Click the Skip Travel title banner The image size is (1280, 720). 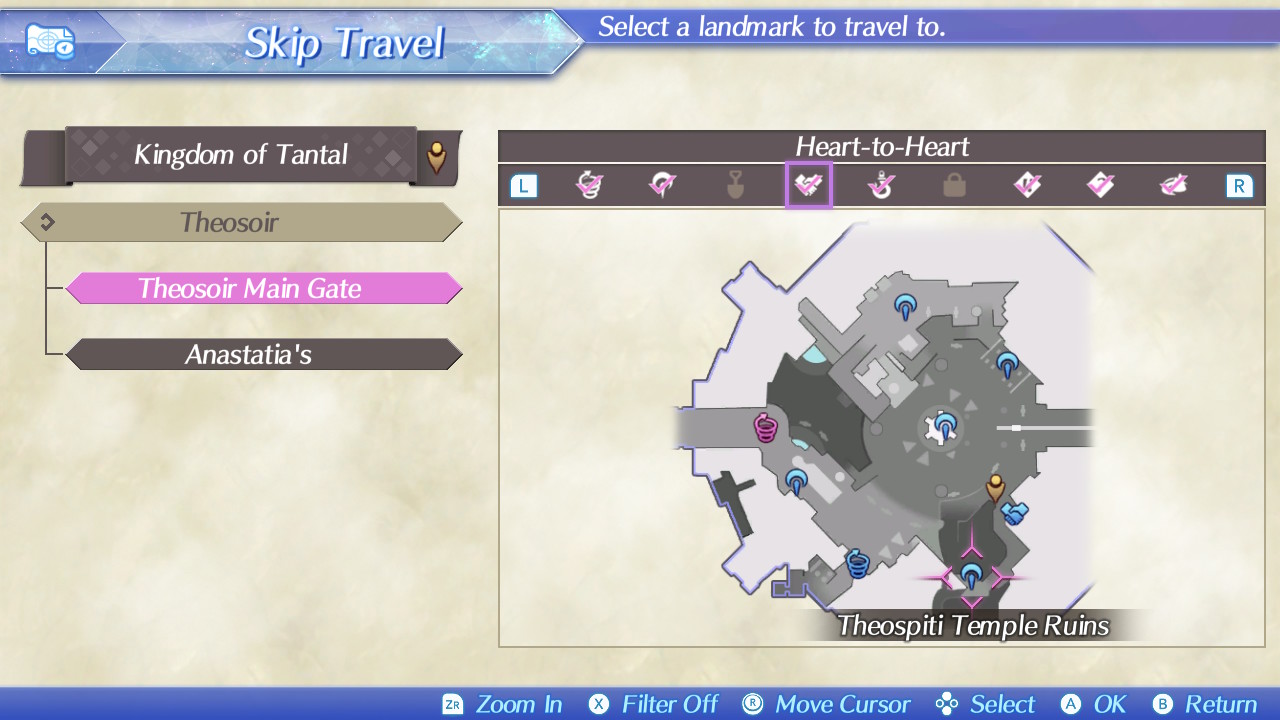click(x=345, y=42)
